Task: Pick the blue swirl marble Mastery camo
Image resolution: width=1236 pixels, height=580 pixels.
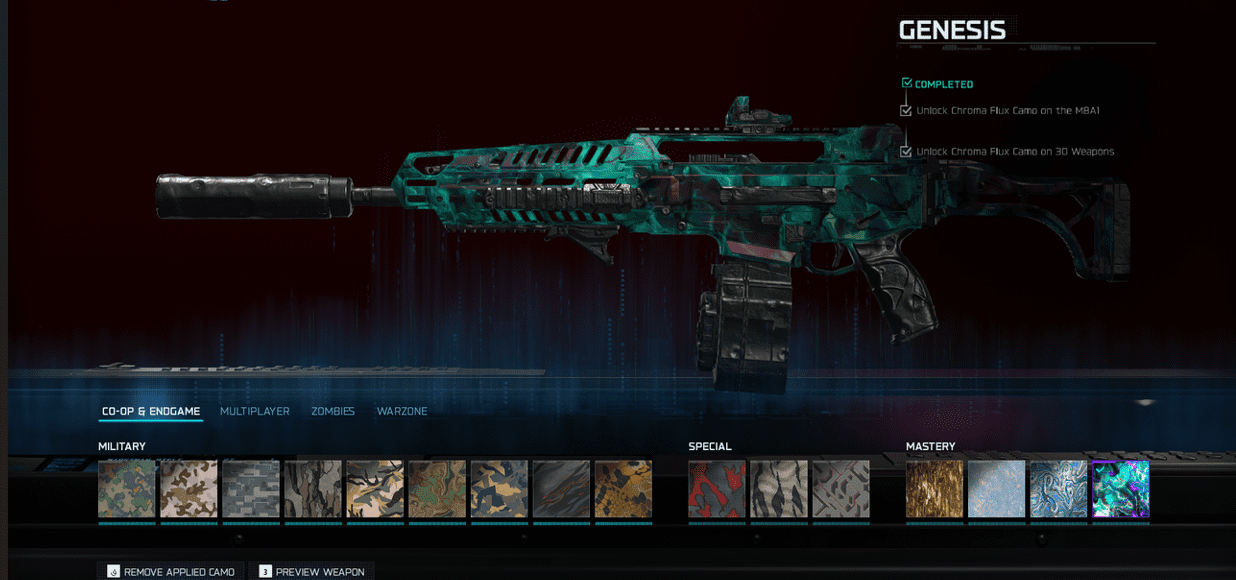Action: coord(1058,489)
